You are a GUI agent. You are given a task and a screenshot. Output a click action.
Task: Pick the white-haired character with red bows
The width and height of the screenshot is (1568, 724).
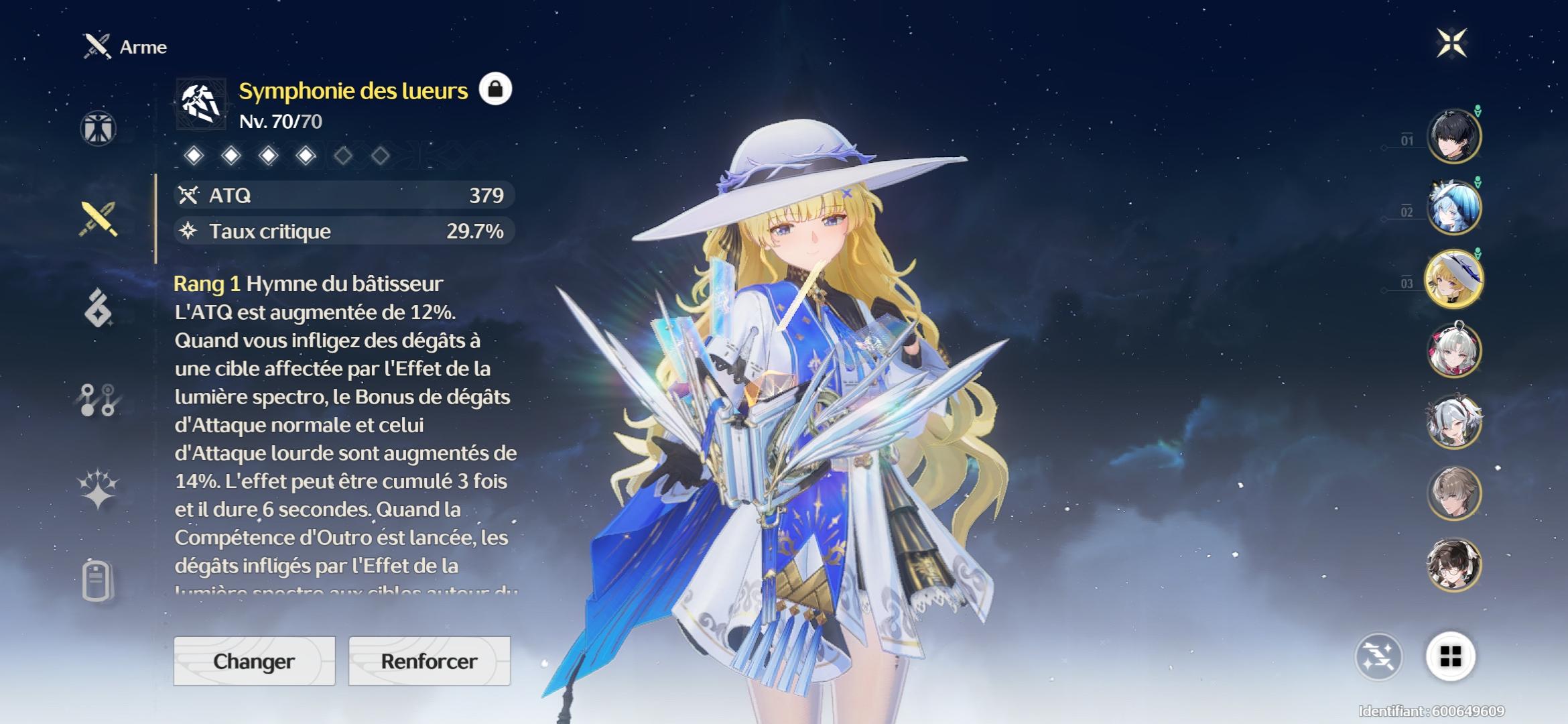1453,351
